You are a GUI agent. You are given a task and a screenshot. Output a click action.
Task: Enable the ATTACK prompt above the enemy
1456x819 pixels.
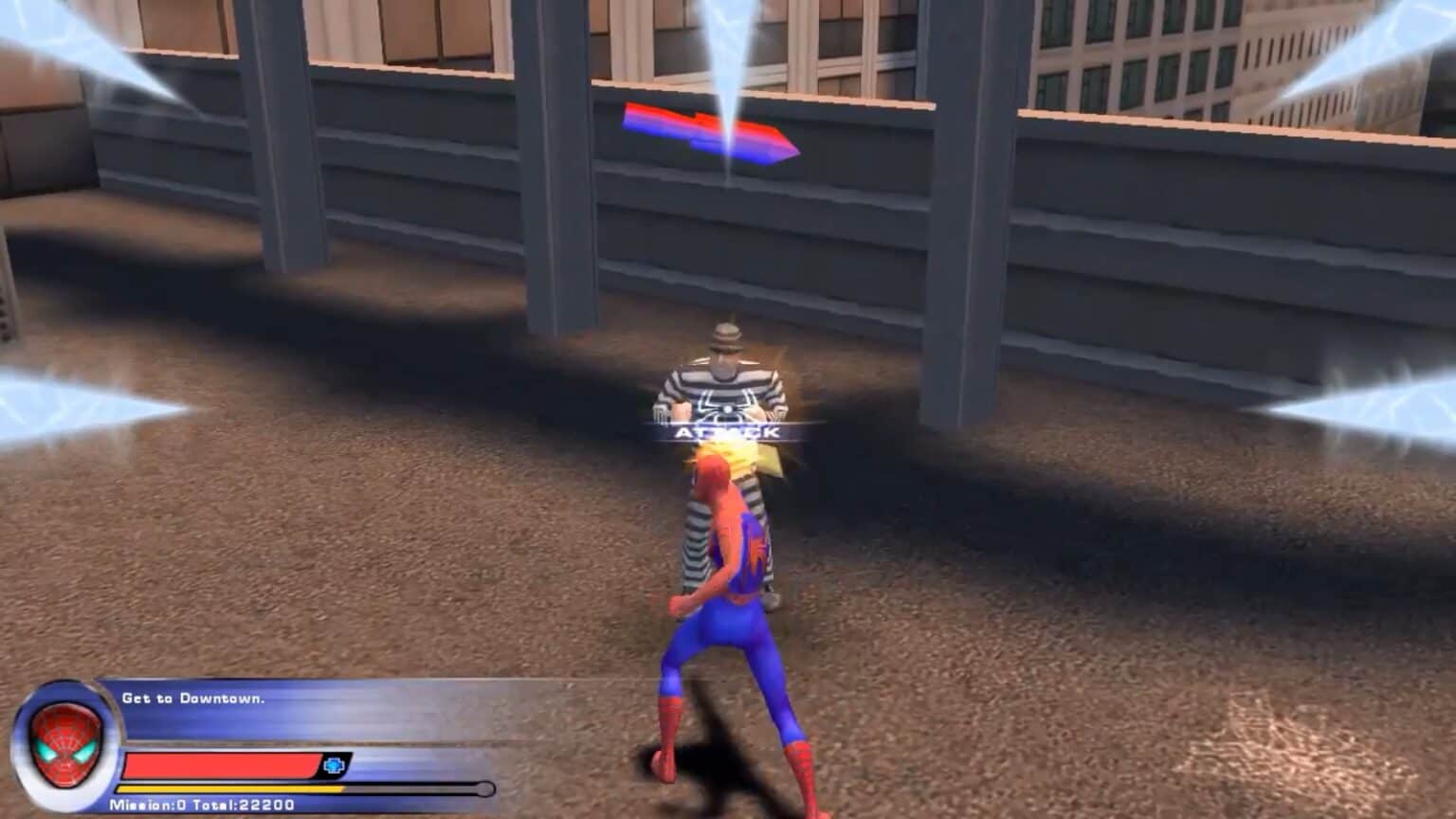click(x=728, y=430)
